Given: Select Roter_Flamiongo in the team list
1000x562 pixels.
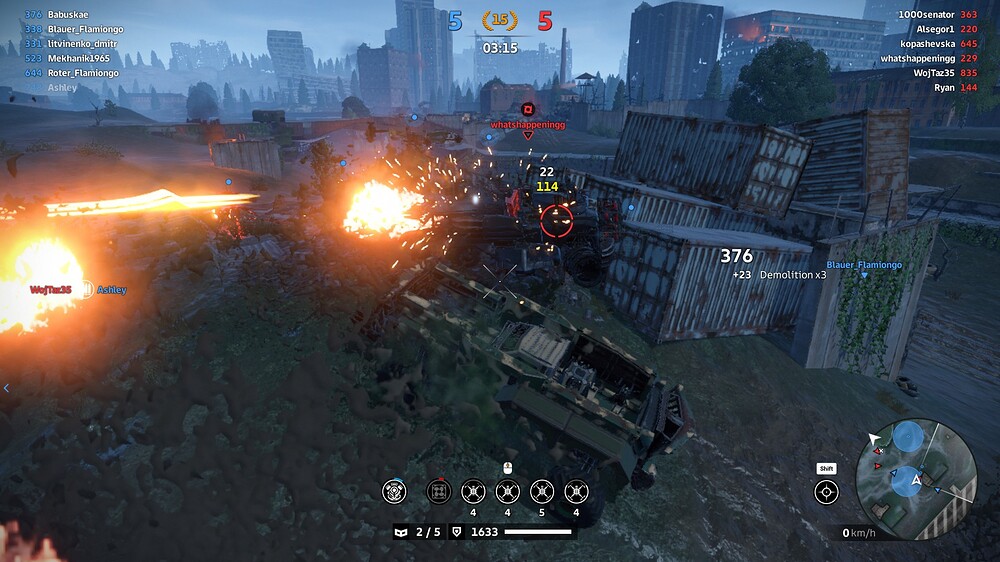Looking at the screenshot, I should 83,73.
